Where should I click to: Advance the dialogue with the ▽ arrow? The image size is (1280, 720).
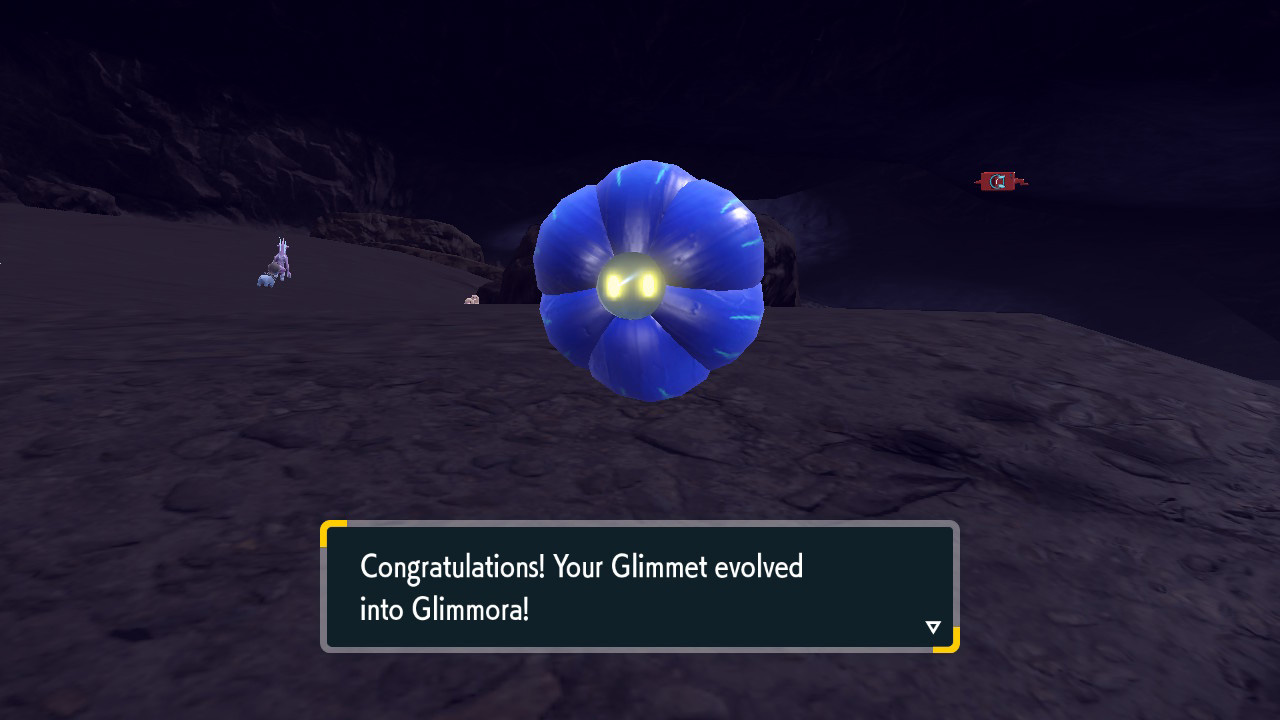point(932,627)
